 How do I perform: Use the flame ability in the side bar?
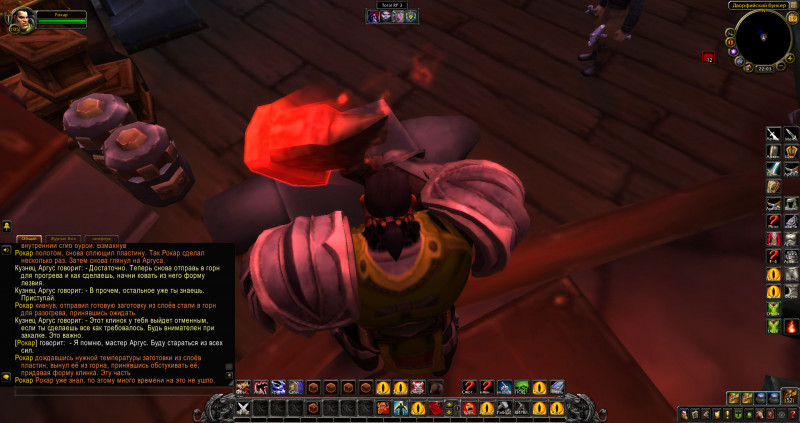click(x=790, y=327)
